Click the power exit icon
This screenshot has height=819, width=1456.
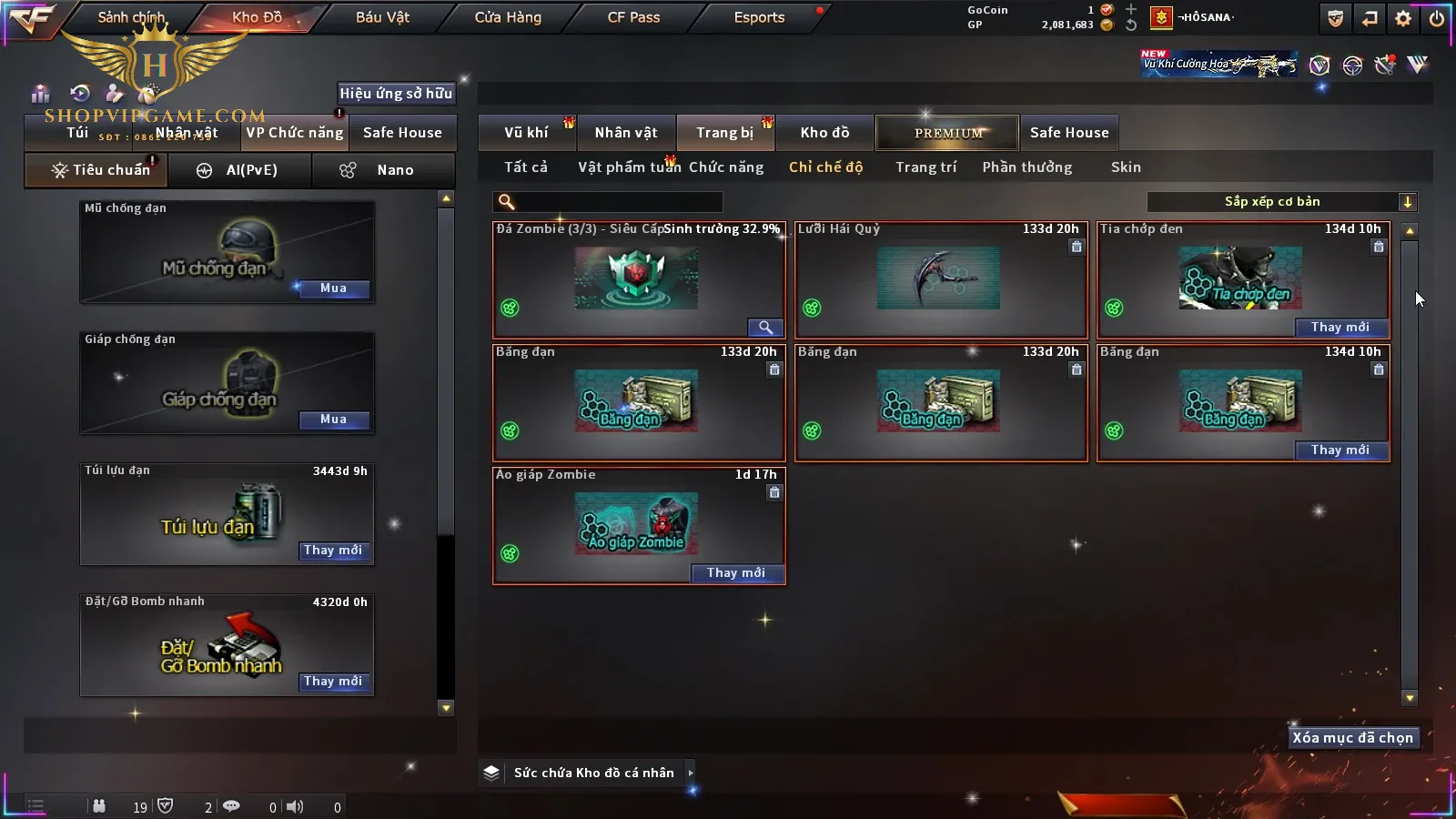pyautogui.click(x=1436, y=18)
